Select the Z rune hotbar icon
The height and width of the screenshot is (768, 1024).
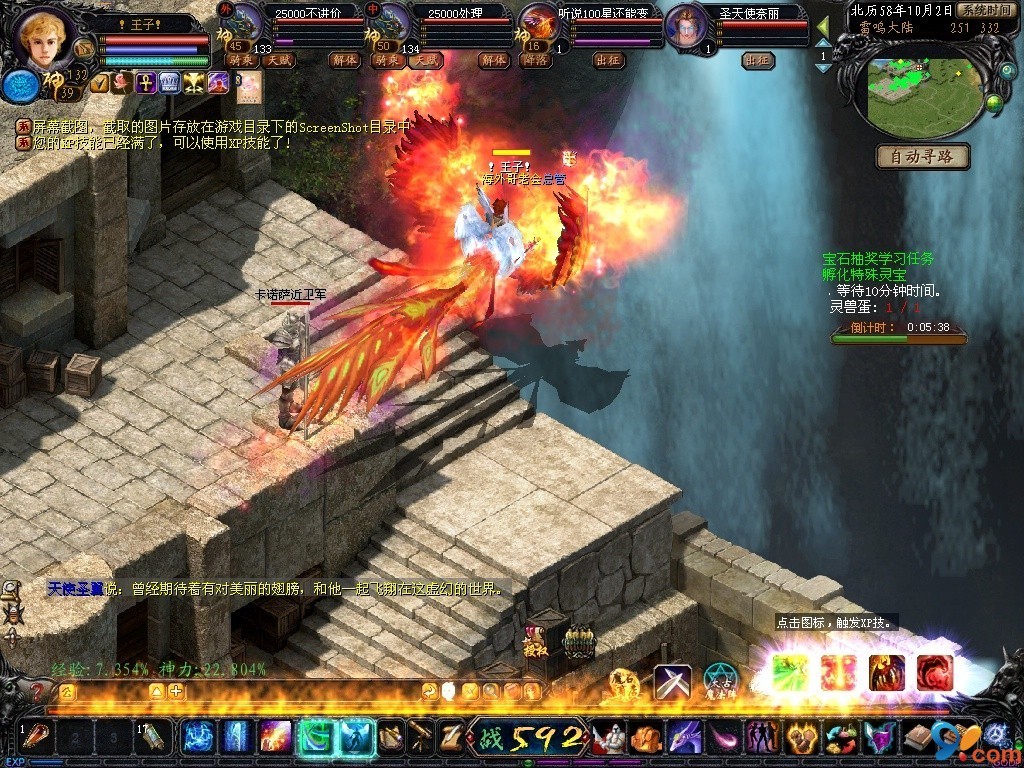coord(452,737)
